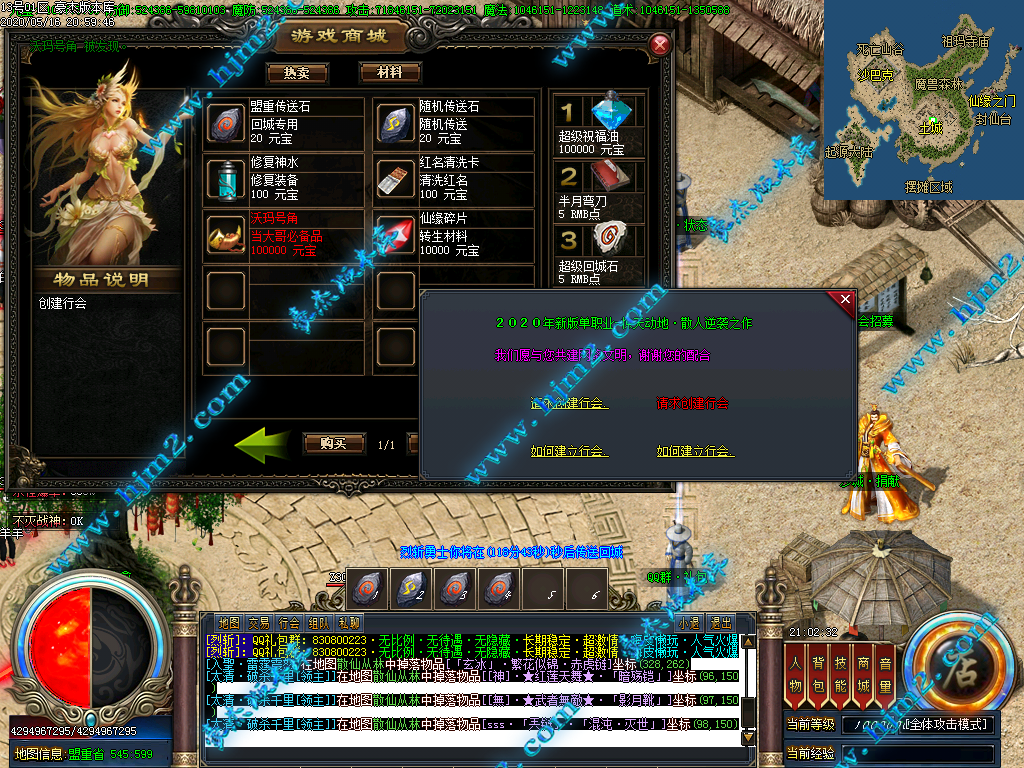
Task: Close the guild creation dialog
Action: click(845, 299)
